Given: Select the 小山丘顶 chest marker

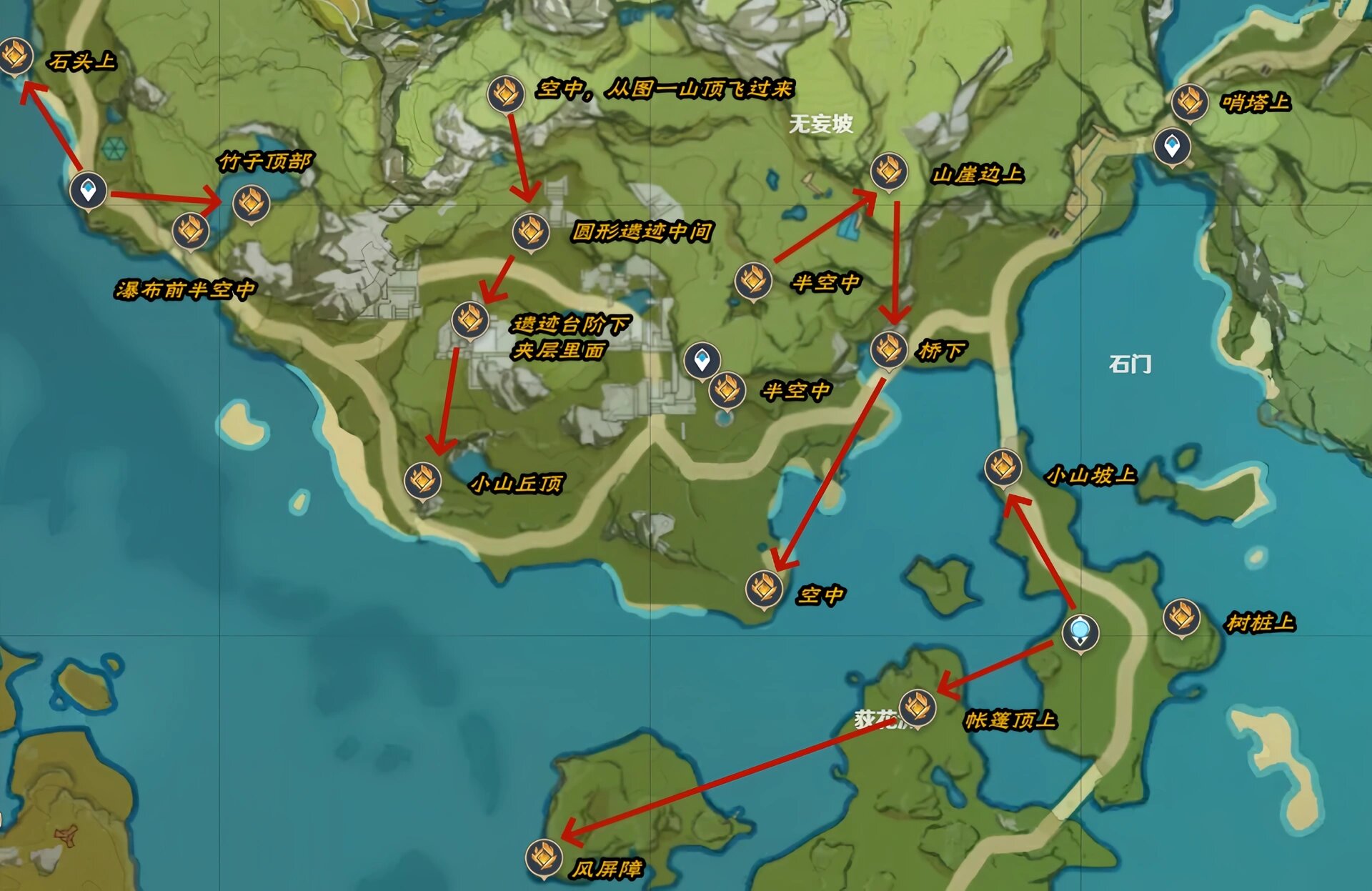Looking at the screenshot, I should point(422,481).
